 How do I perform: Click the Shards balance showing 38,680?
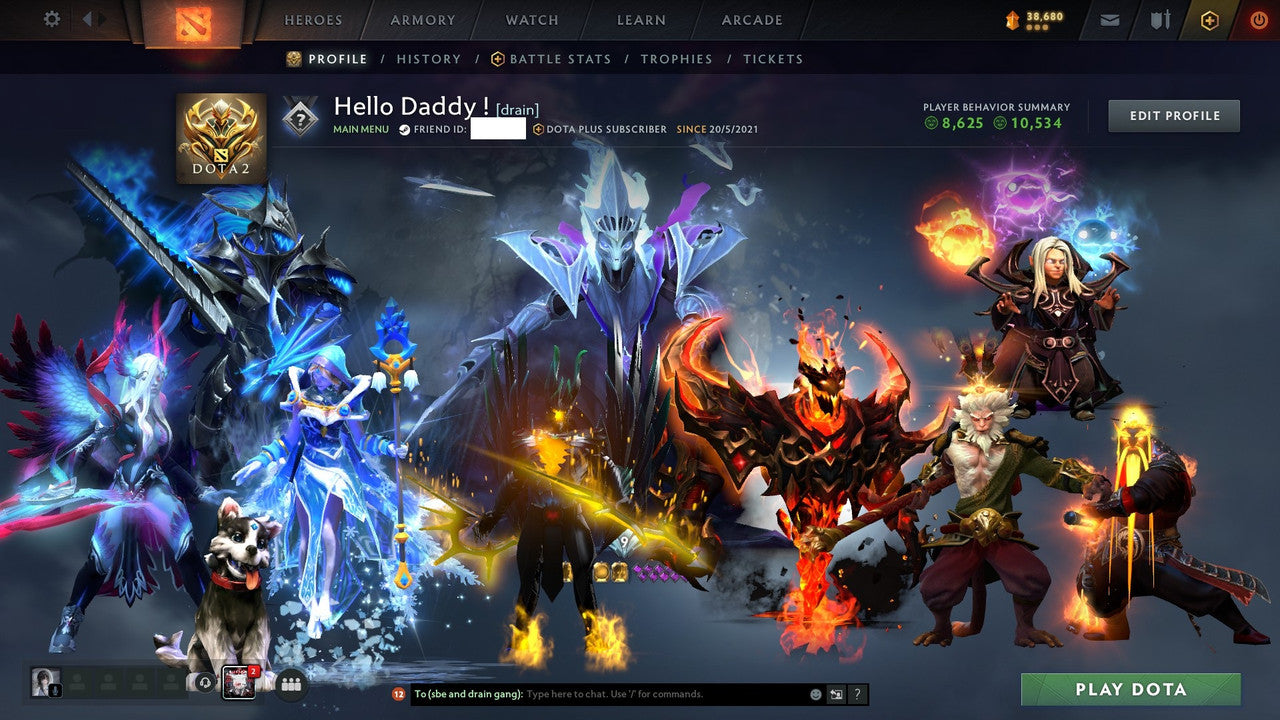[1040, 17]
